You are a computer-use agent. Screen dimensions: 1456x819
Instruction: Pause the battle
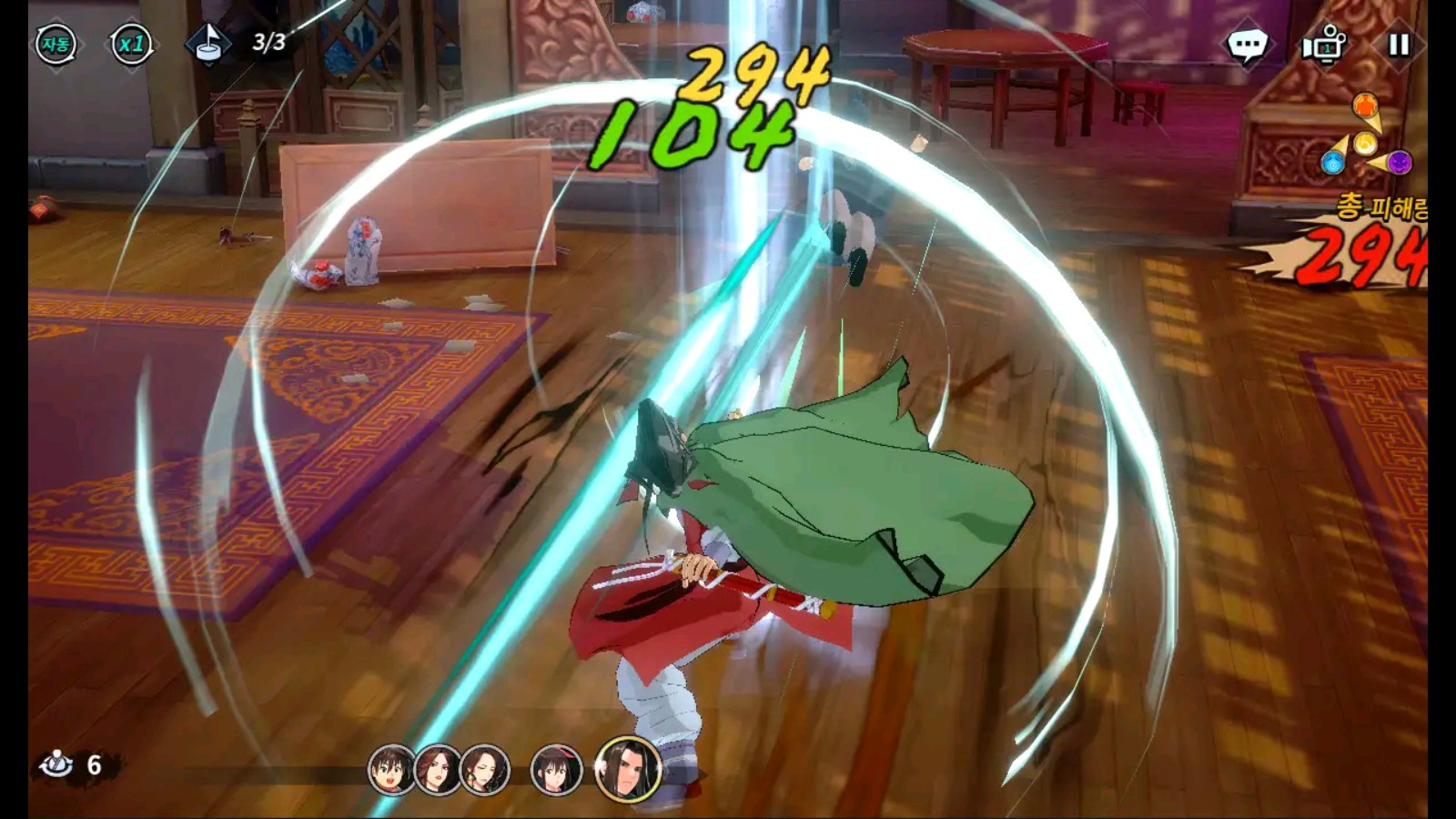[x=1399, y=44]
